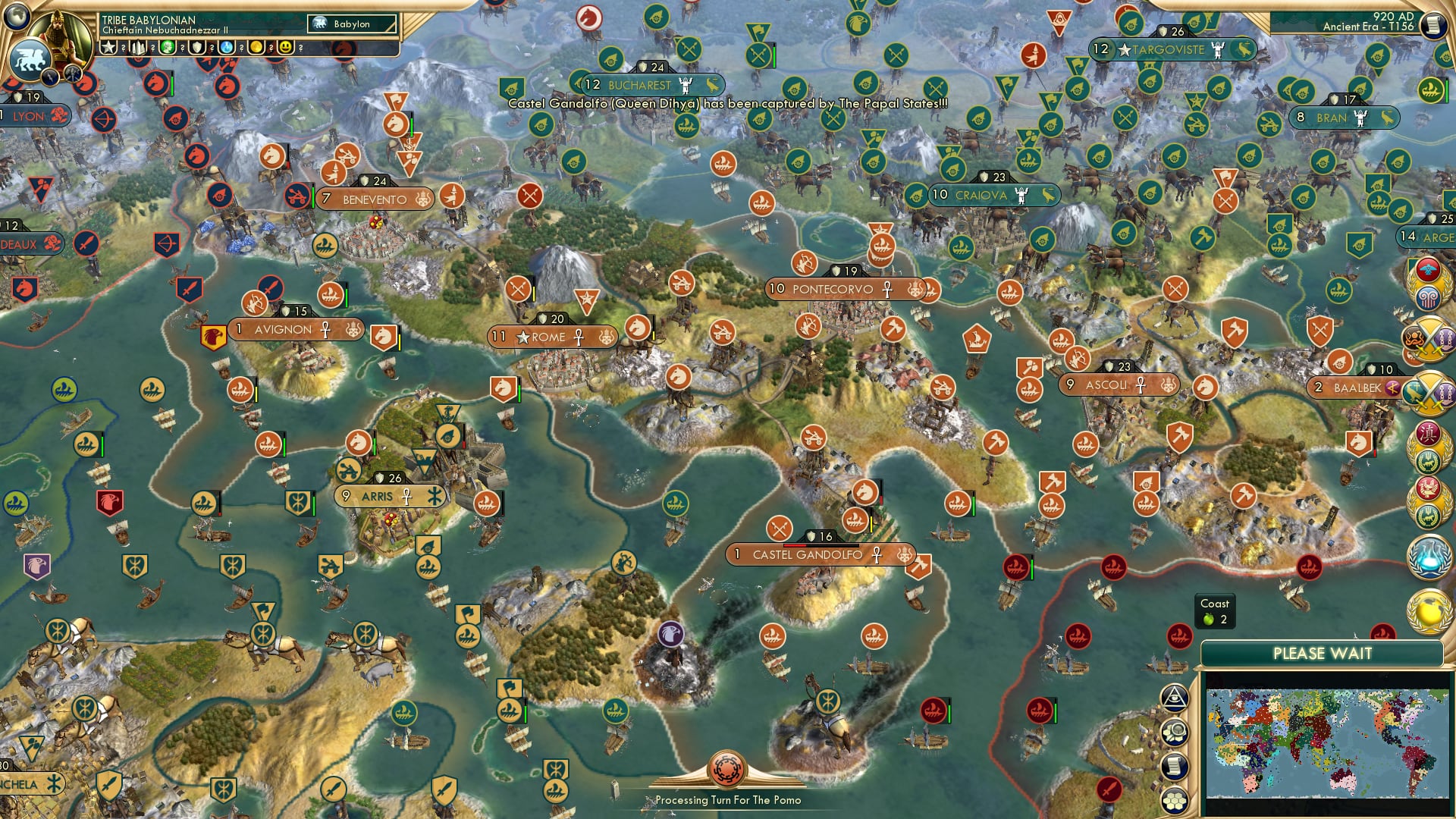Image resolution: width=1456 pixels, height=819 pixels.
Task: Open the Civilopedia winged lion icon
Action: click(x=30, y=61)
